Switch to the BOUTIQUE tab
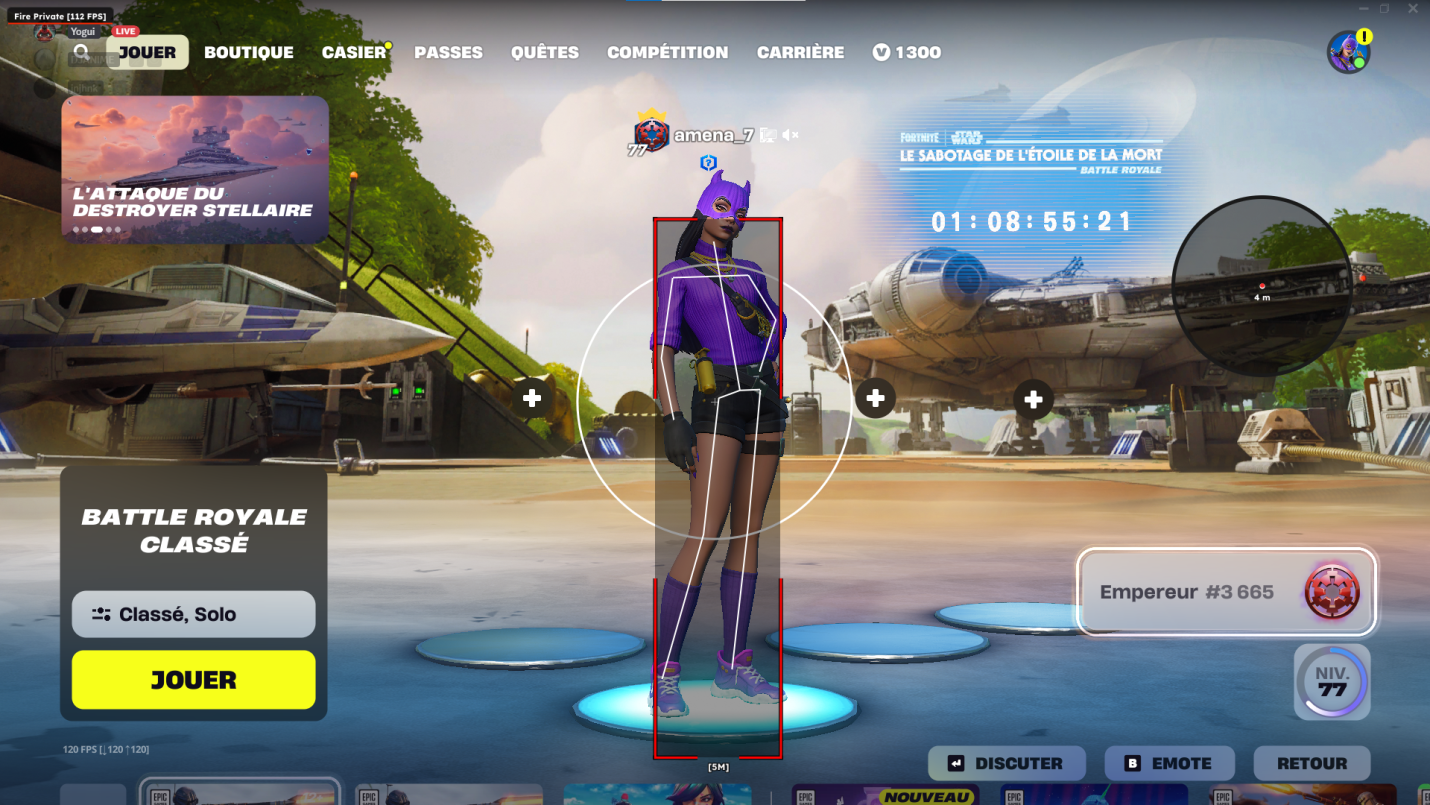Viewport: 1430px width, 805px height. point(249,52)
